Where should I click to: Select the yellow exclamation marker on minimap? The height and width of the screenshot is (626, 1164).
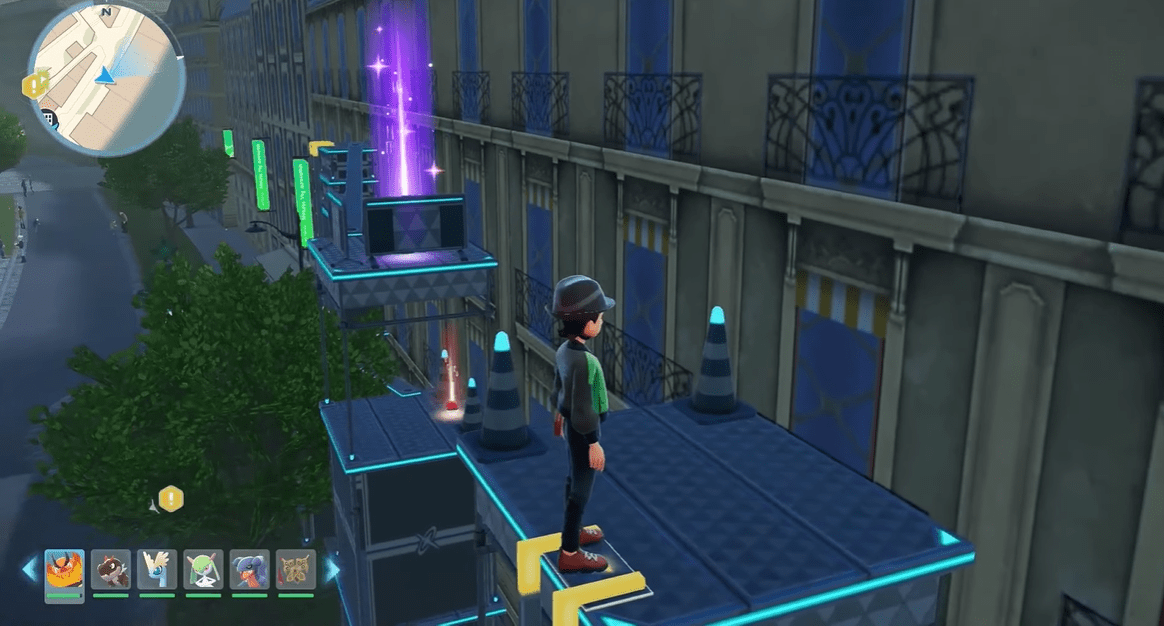click(39, 85)
